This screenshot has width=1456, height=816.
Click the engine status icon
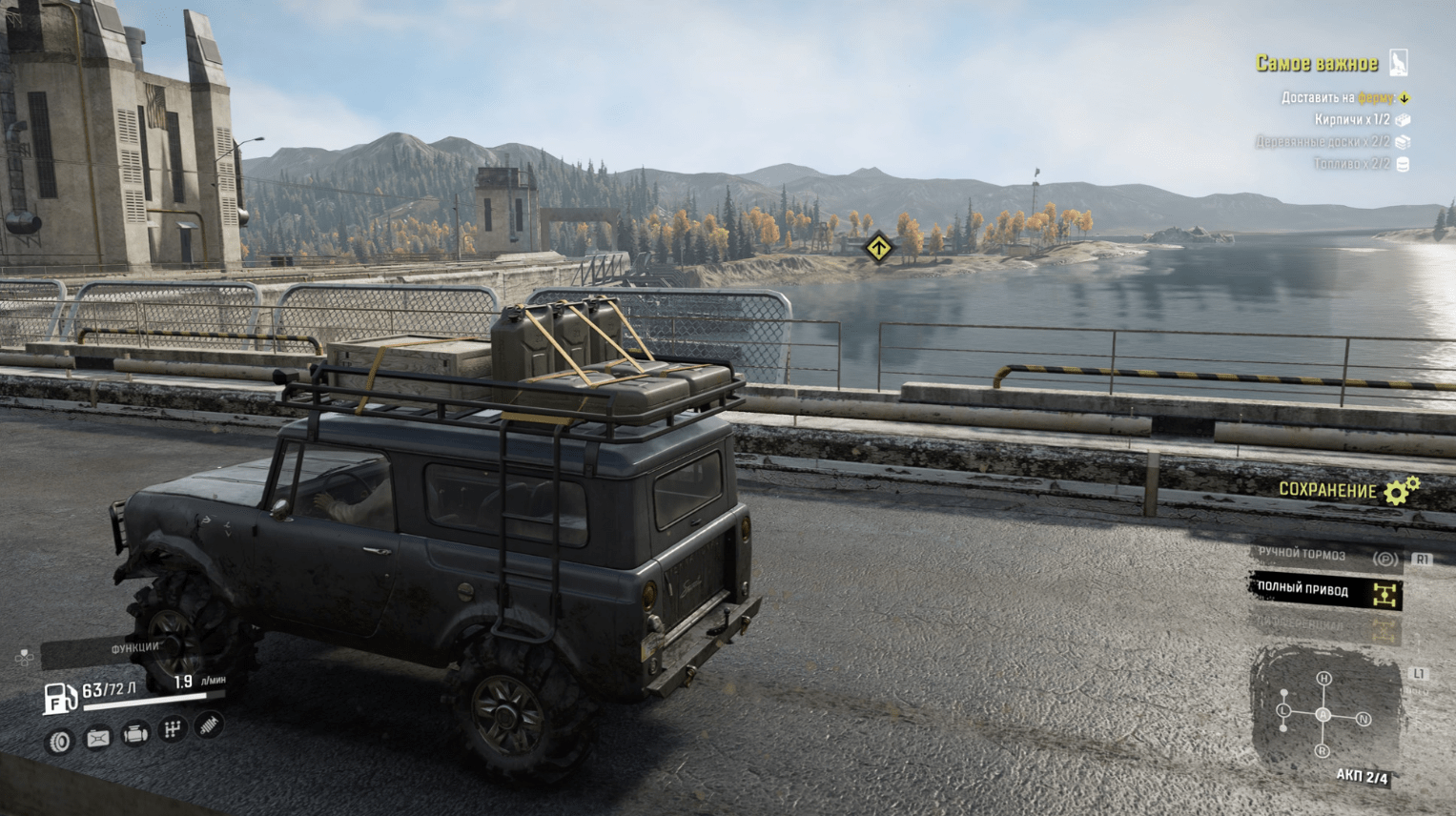coord(135,734)
